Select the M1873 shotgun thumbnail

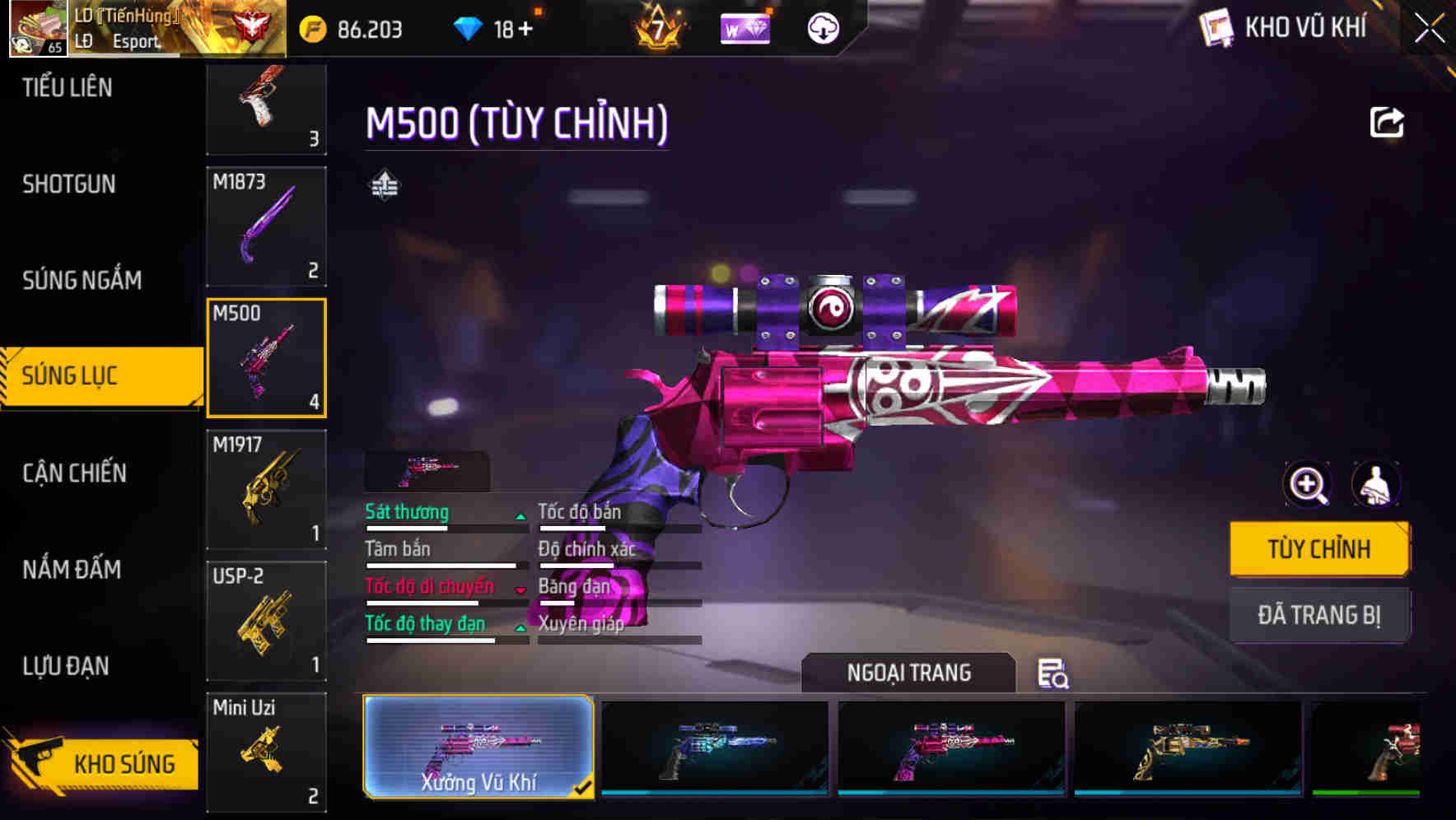(265, 226)
